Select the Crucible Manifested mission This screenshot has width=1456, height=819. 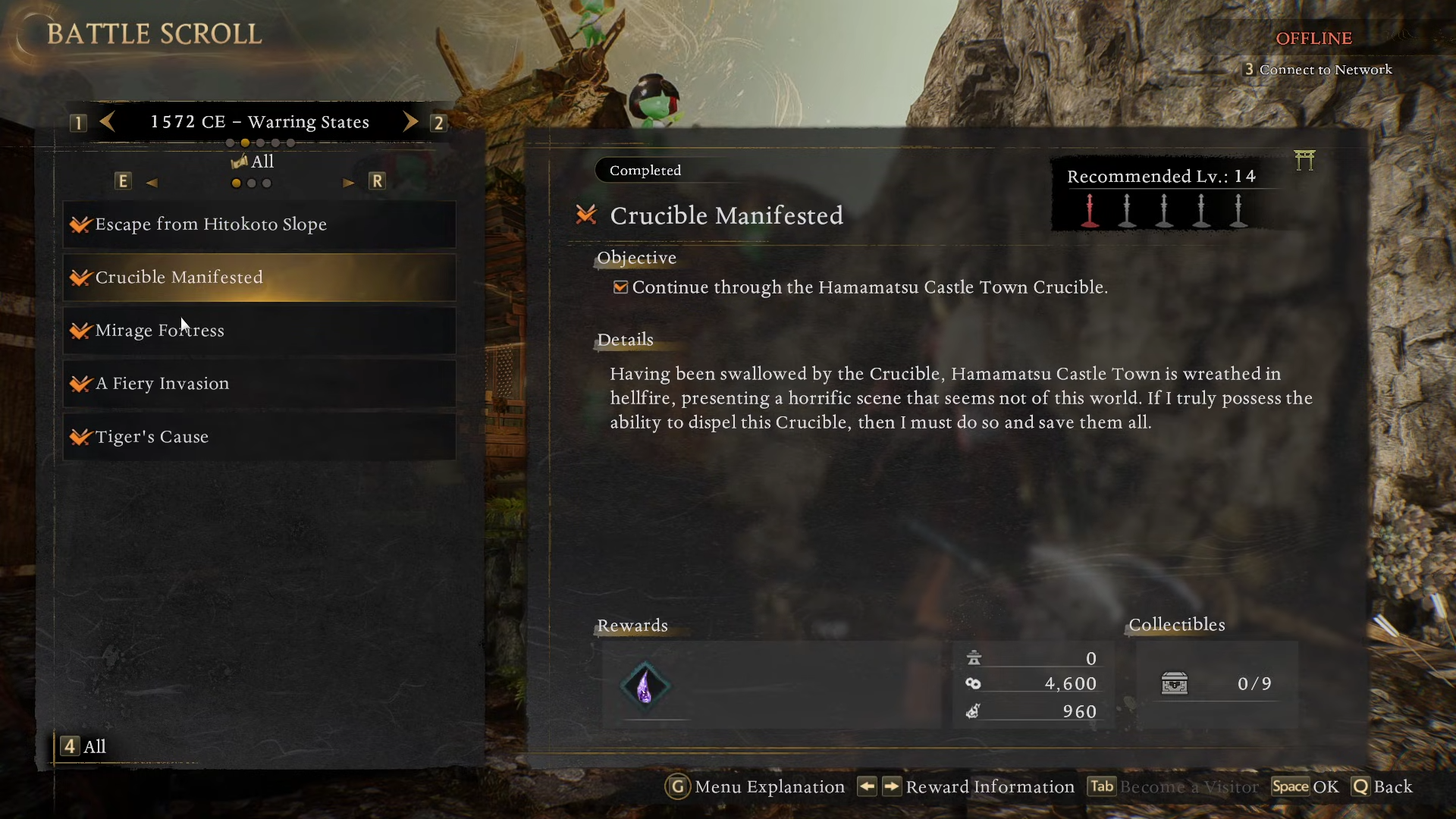[x=259, y=278]
